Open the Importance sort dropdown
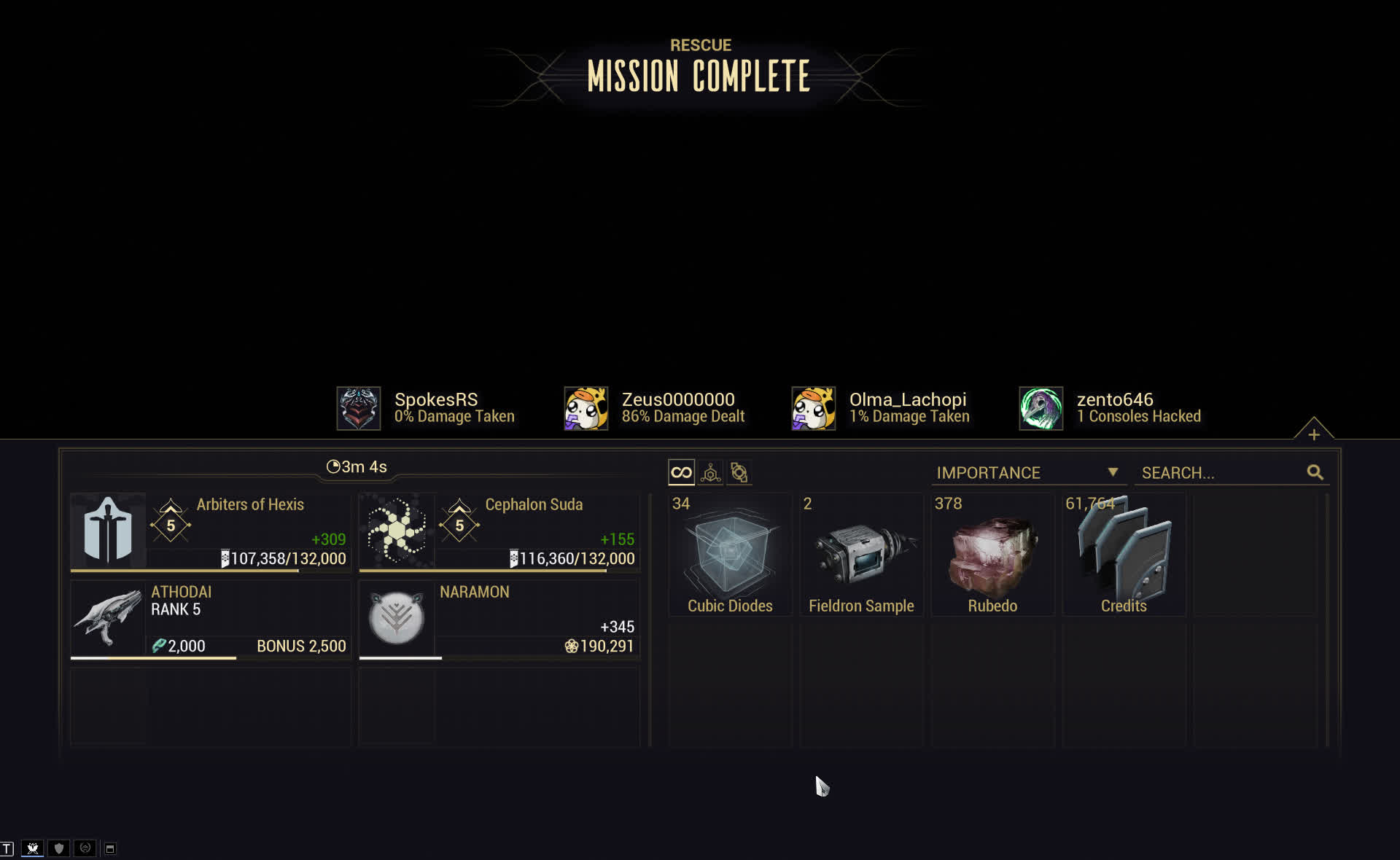Viewport: 1400px width, 860px height. coord(1027,473)
